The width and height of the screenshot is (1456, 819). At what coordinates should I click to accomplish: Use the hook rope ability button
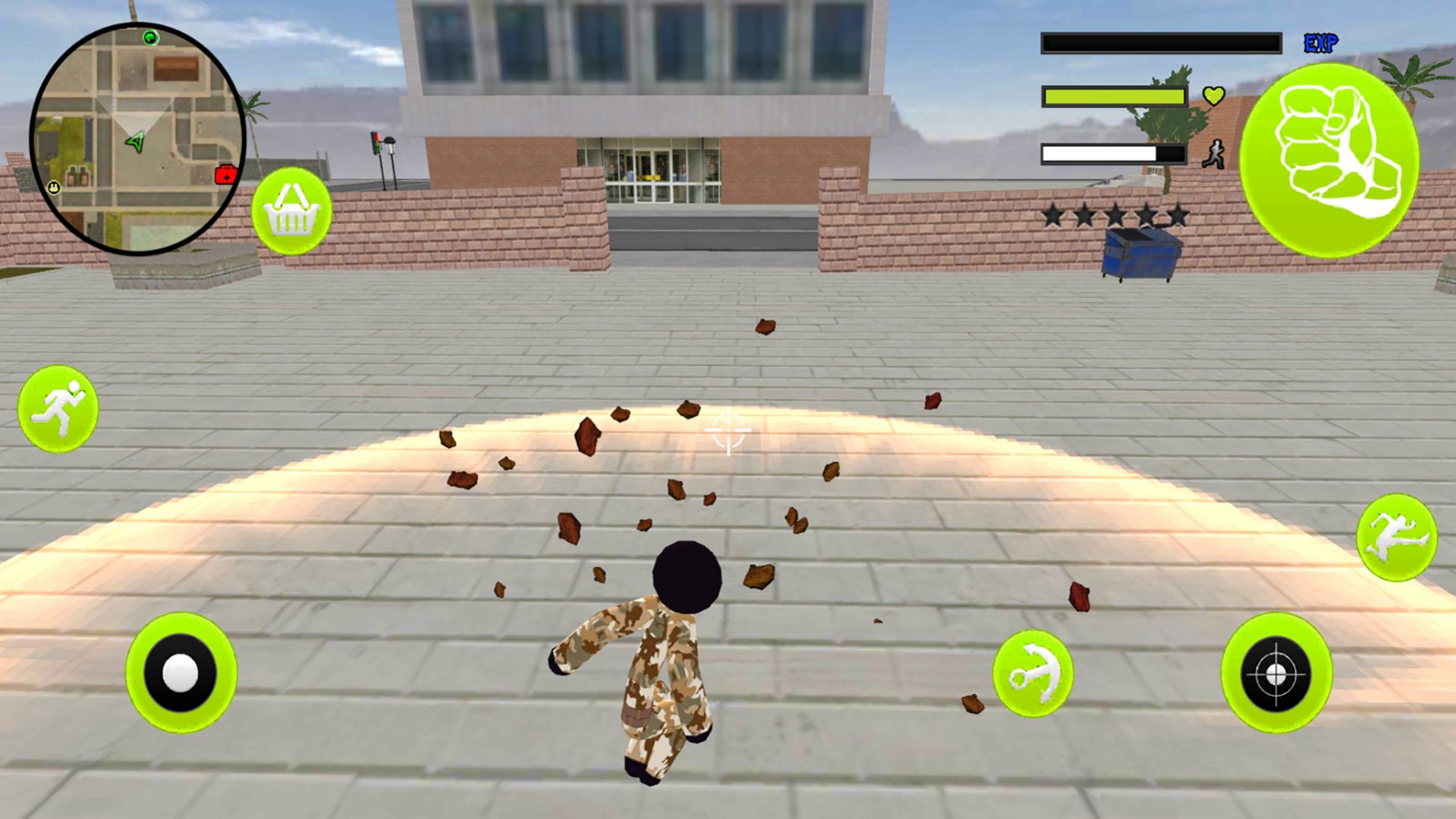coord(1033,673)
